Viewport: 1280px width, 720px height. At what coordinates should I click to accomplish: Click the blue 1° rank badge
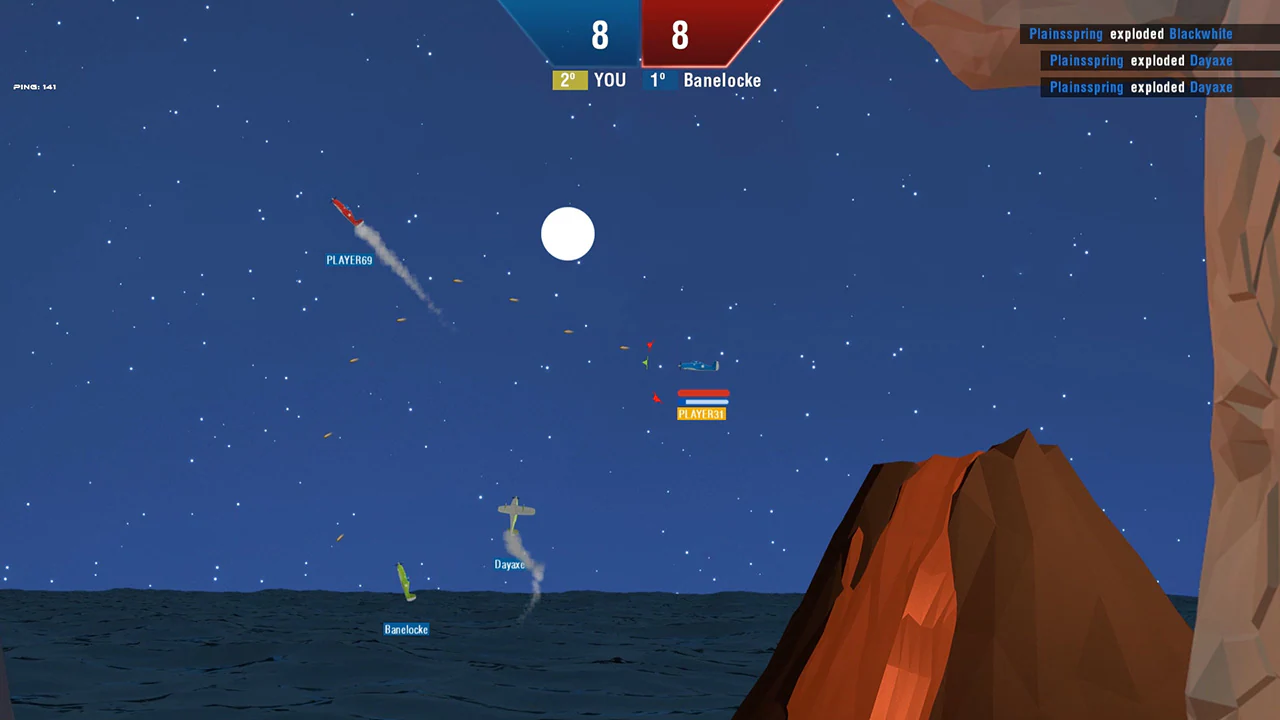[x=657, y=80]
